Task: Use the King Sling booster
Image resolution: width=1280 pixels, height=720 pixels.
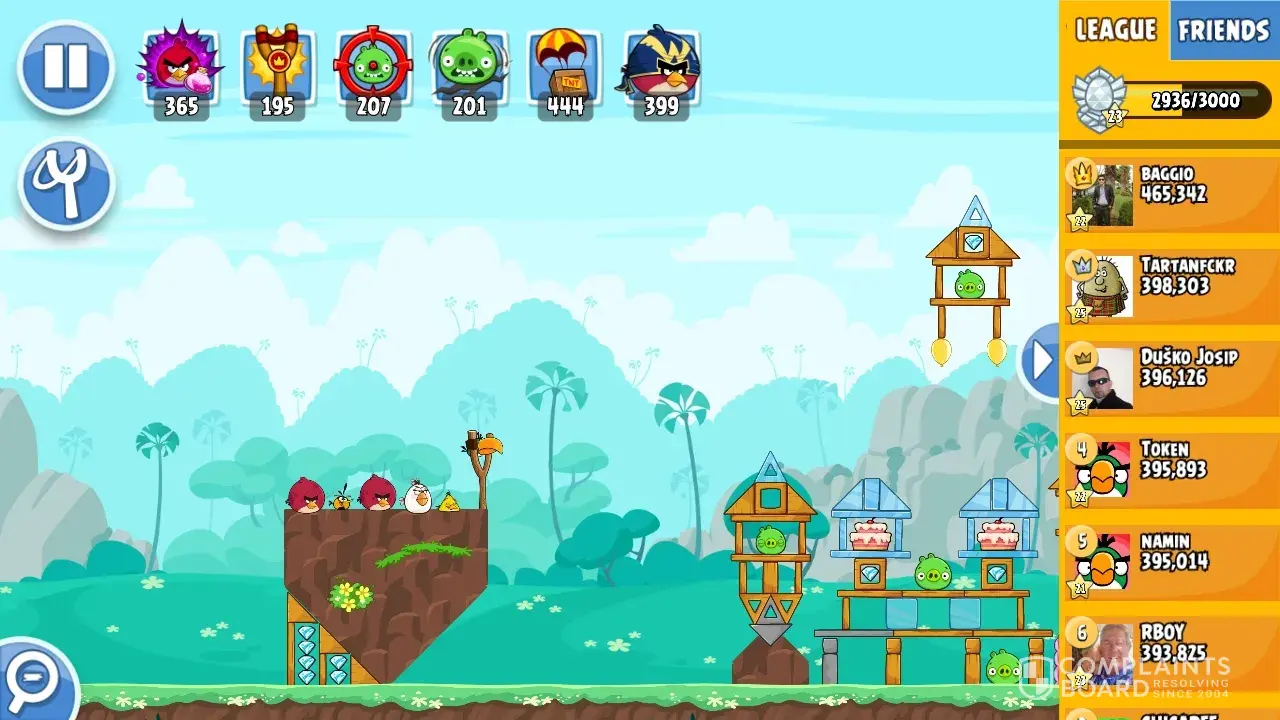Action: (x=277, y=70)
